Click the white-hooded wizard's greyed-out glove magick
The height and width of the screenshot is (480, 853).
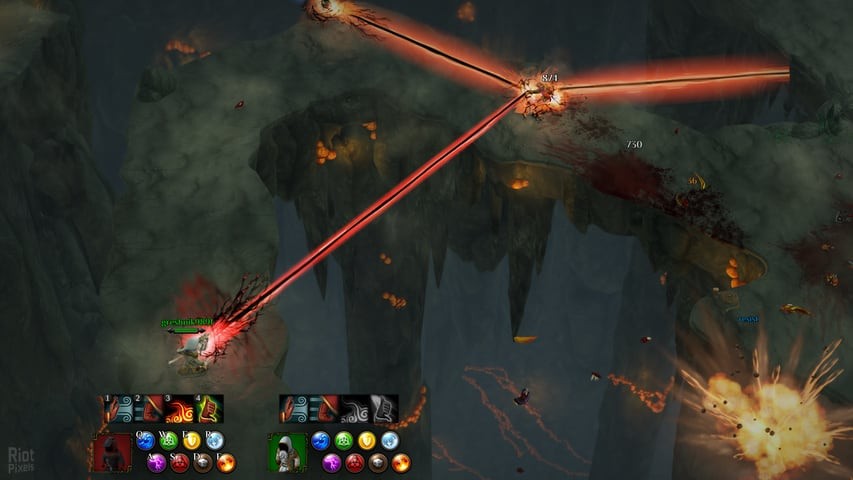coord(384,409)
